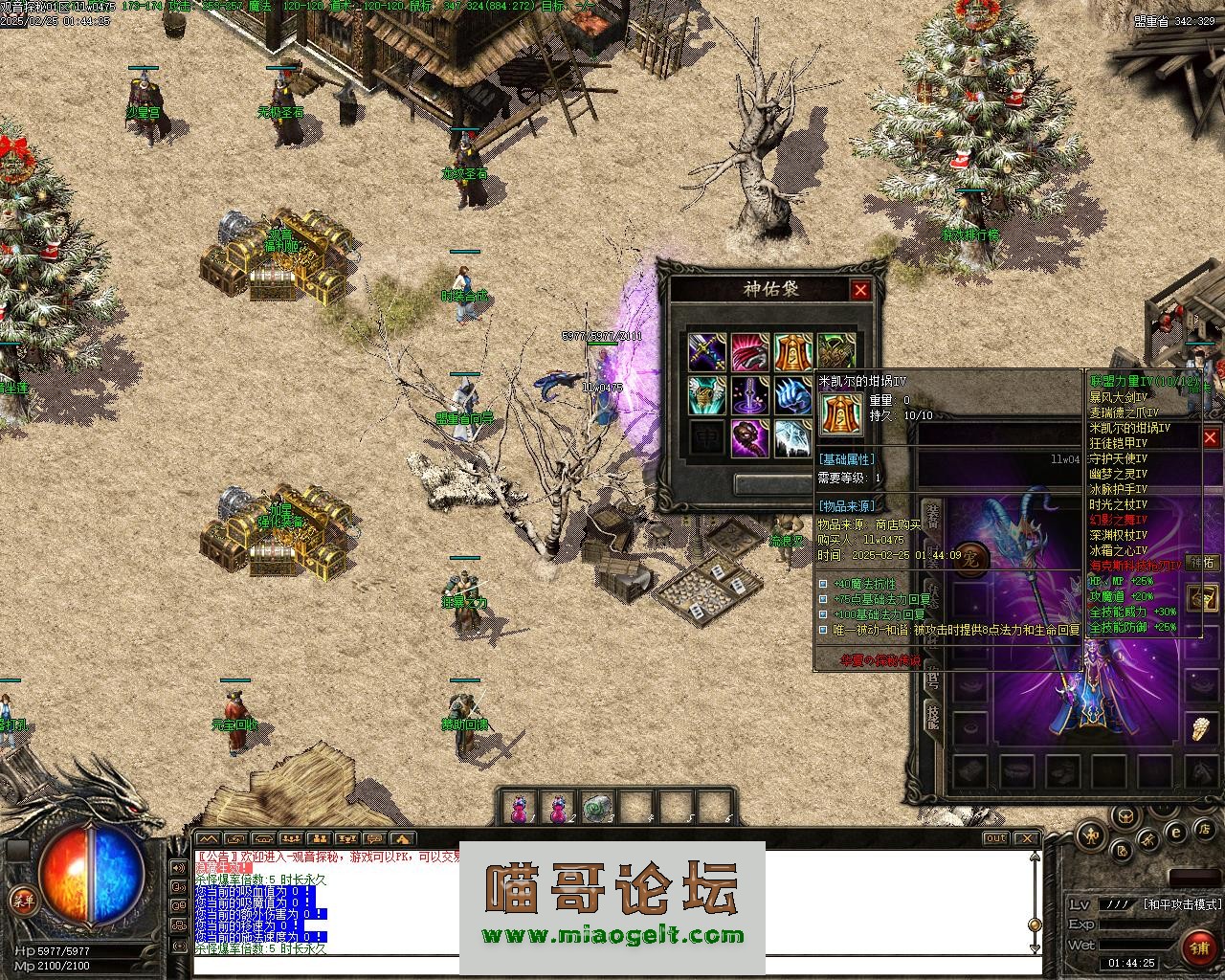Select the grey stone hotbar item
Viewport: 1225px width, 980px height.
(598, 809)
